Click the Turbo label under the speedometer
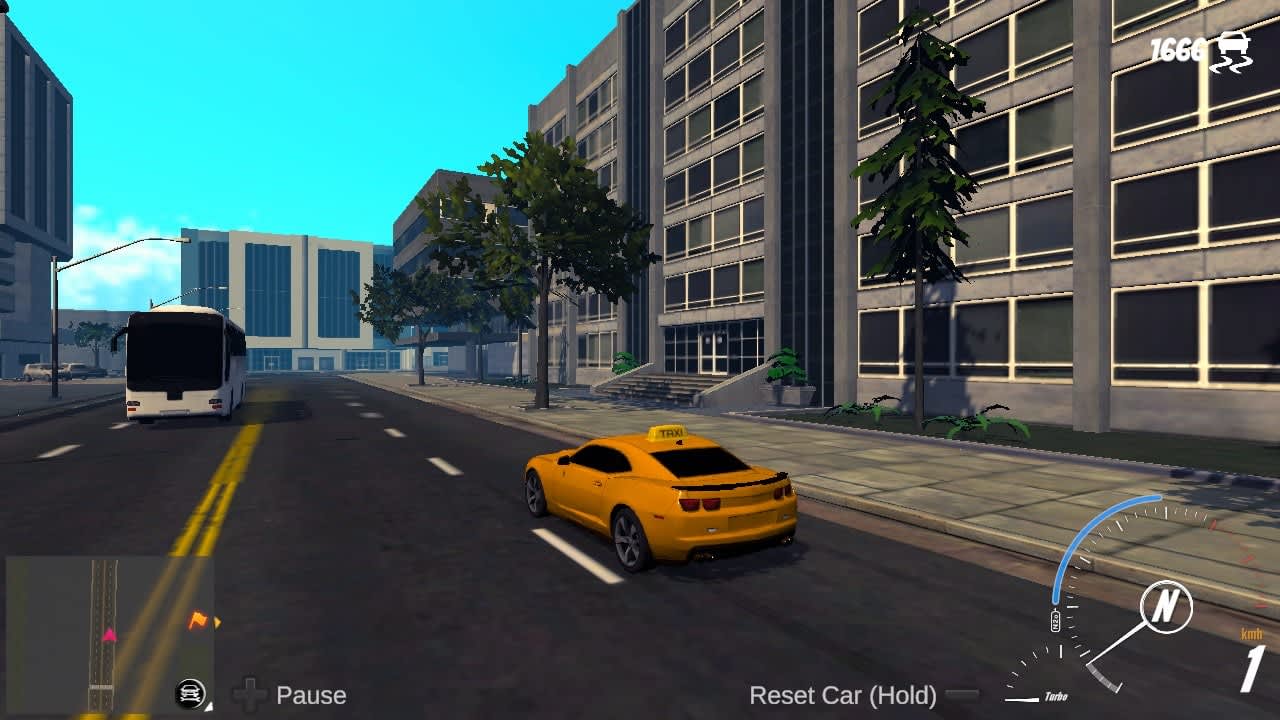 click(x=1057, y=695)
